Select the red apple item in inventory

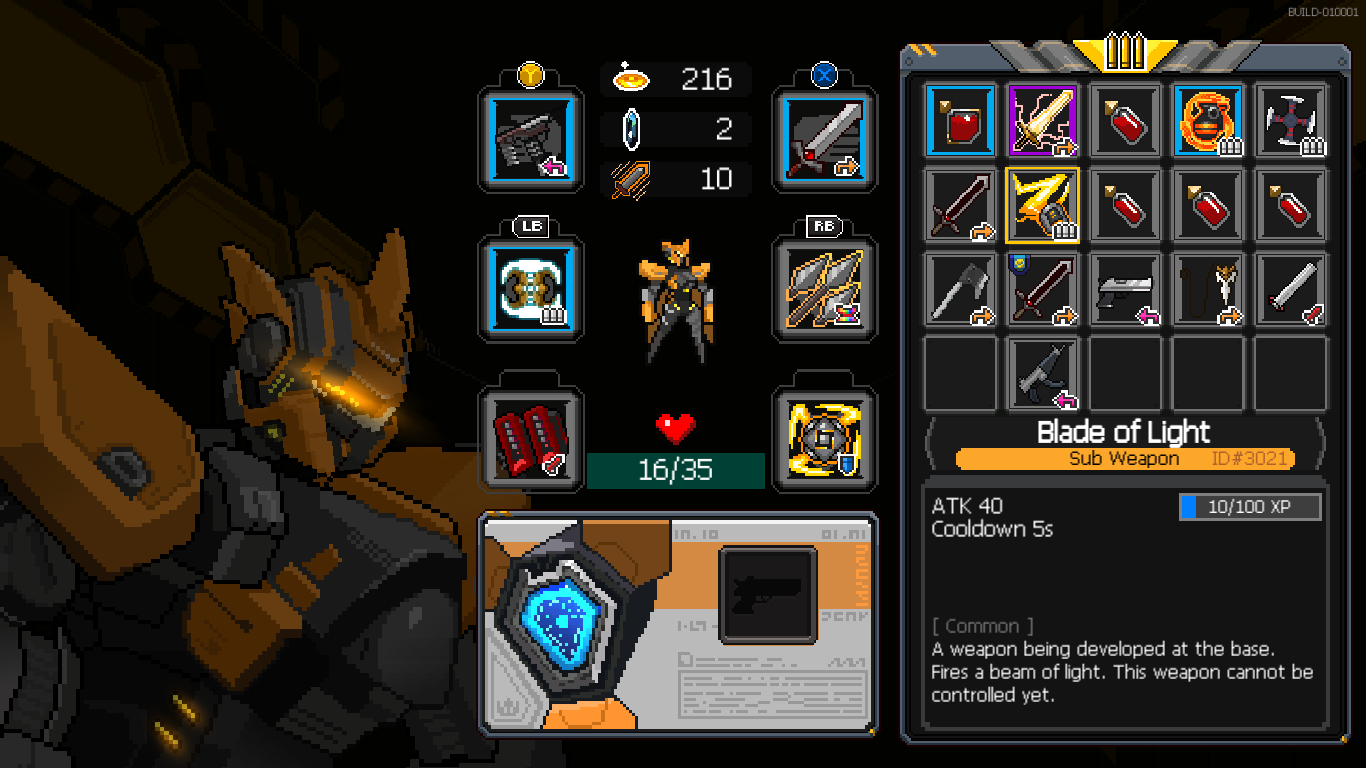coord(958,120)
